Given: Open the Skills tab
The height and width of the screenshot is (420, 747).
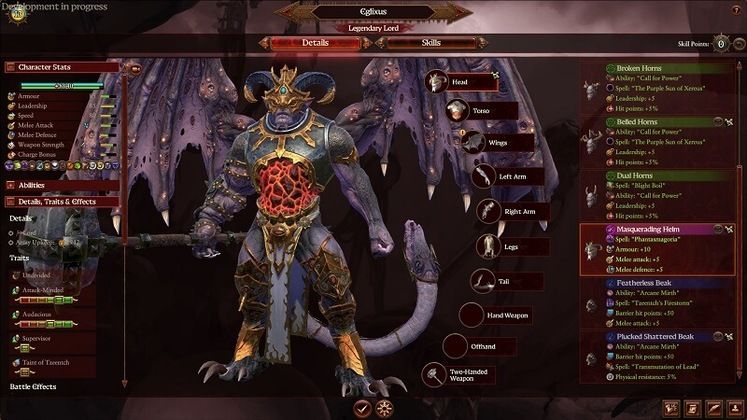Looking at the screenshot, I should click(430, 43).
